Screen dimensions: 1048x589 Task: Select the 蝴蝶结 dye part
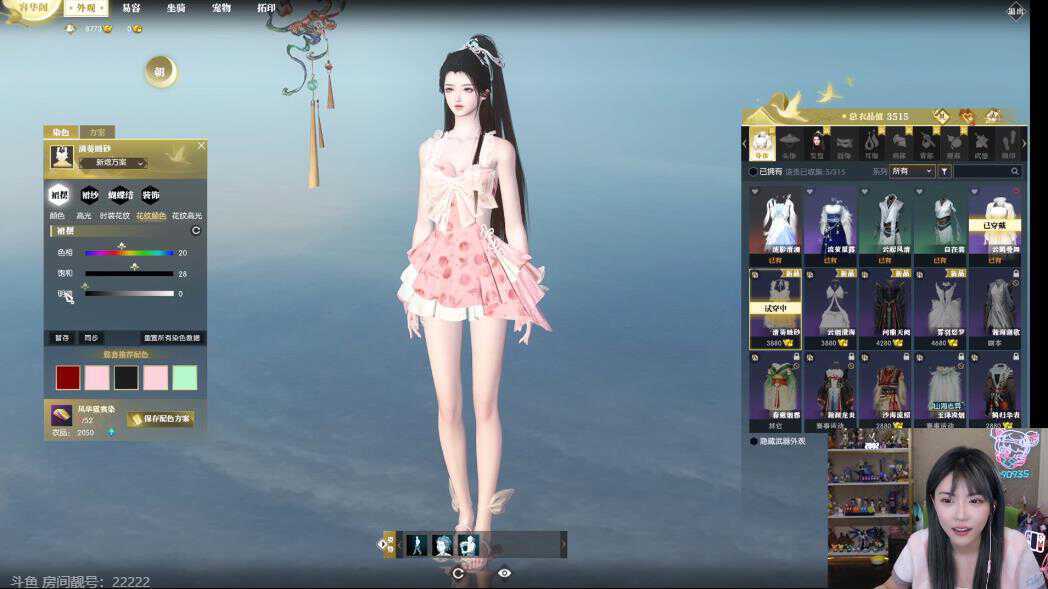(x=121, y=195)
